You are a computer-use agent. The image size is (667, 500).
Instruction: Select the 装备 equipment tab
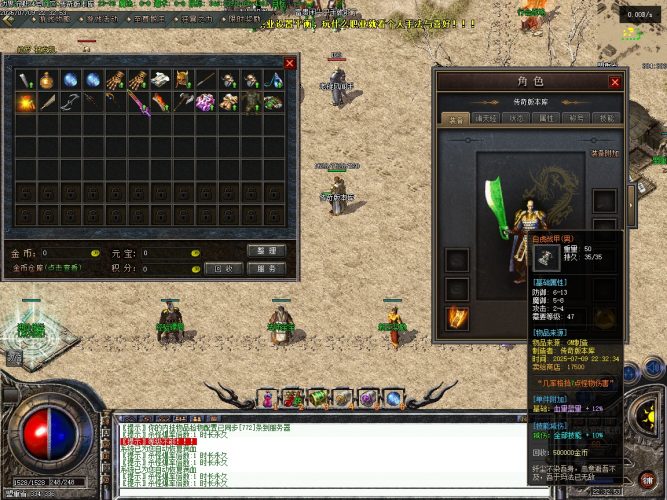pos(451,117)
